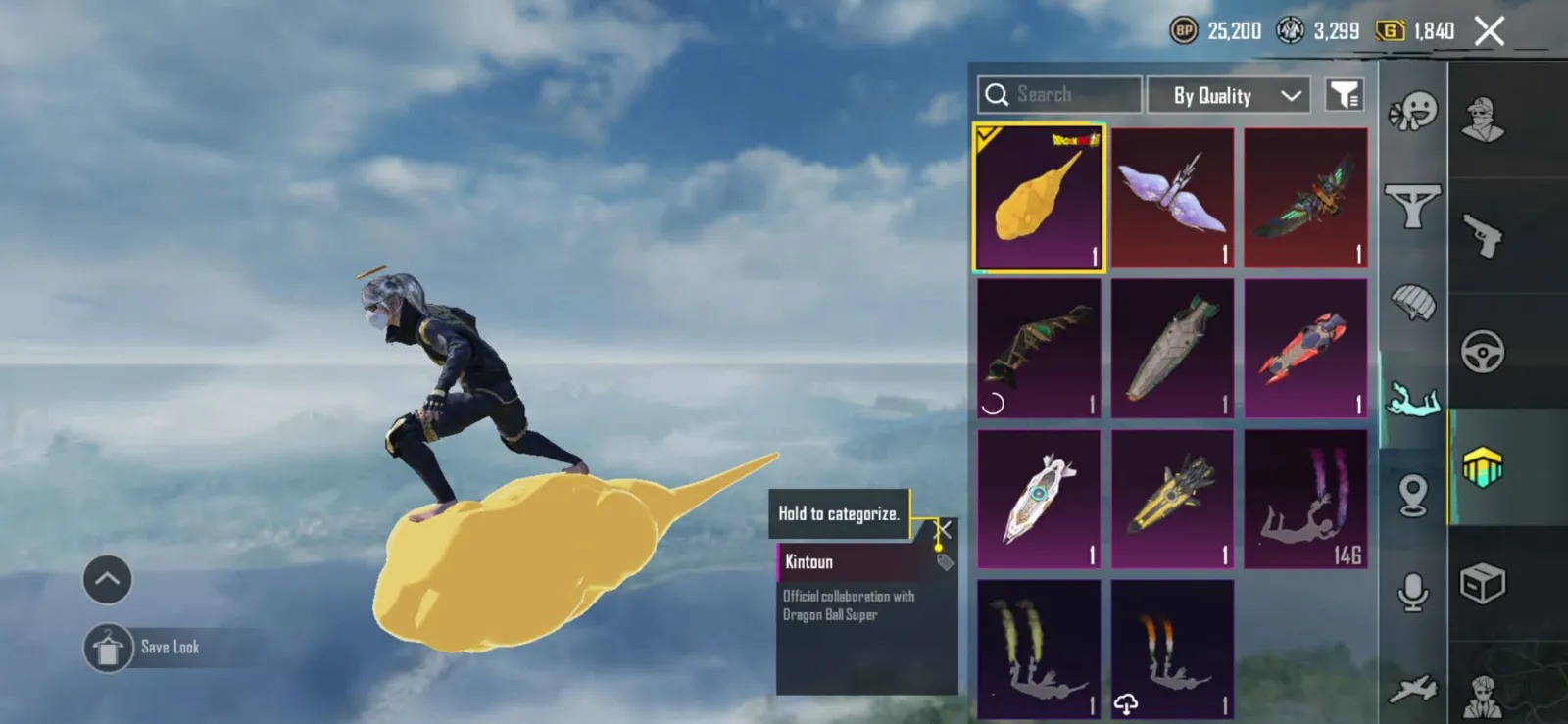Close the inventory with the X button
Screen dimensions: 1568x724
(x=1489, y=31)
